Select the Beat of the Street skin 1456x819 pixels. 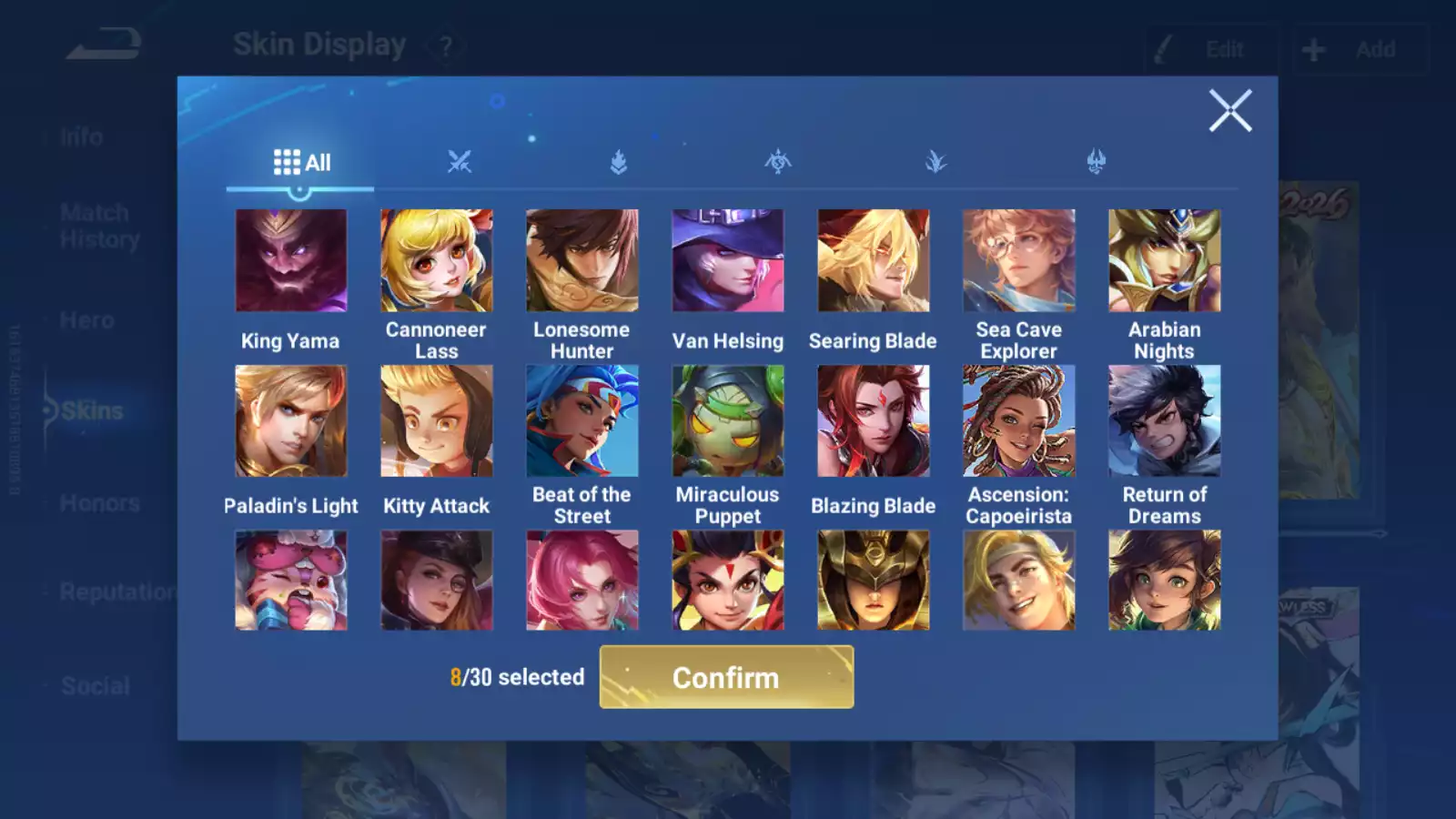click(582, 421)
